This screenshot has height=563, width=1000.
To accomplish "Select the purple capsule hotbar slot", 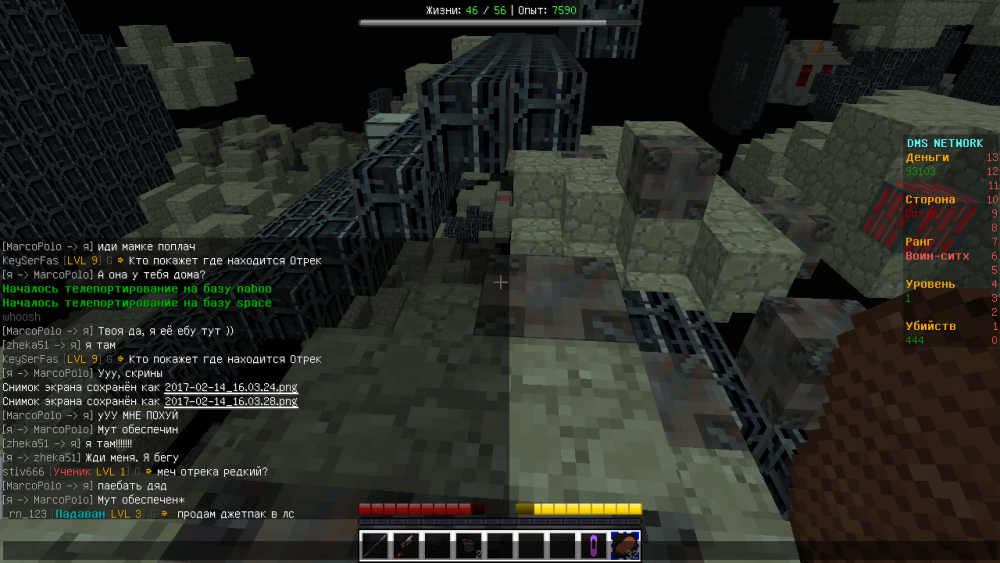I will (x=594, y=546).
